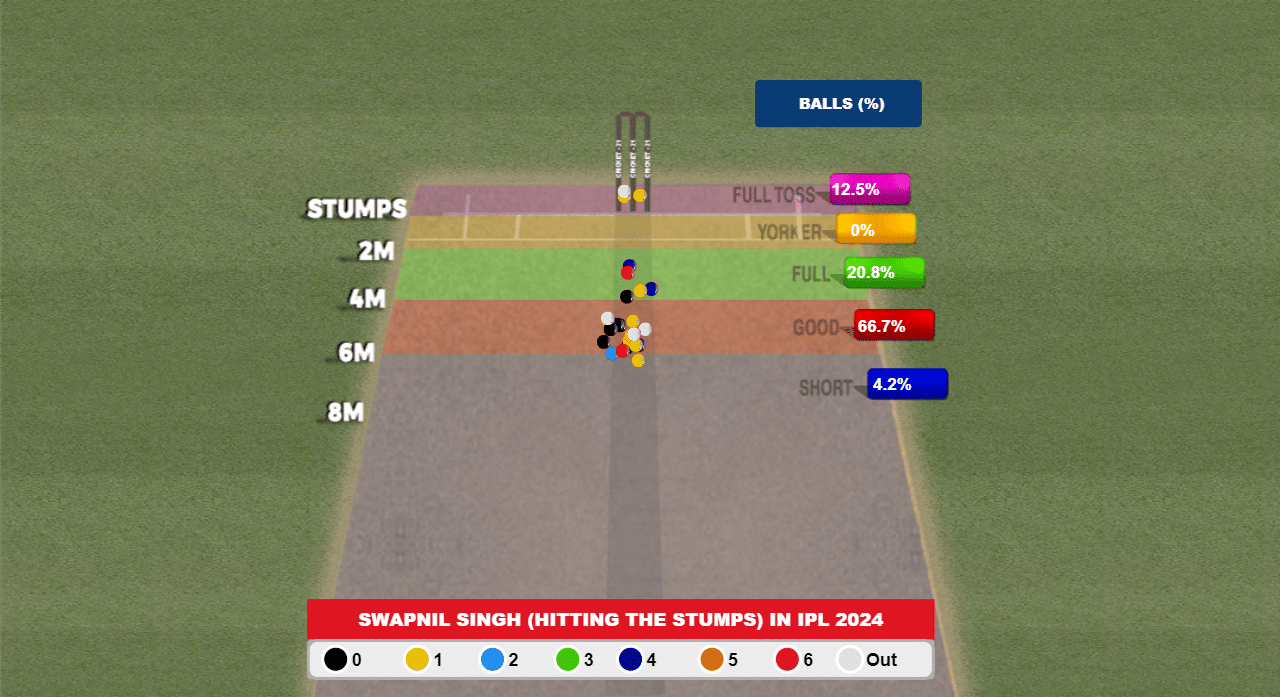Click the BALLS (%) header button
Viewport: 1280px width, 697px height.
click(x=838, y=104)
